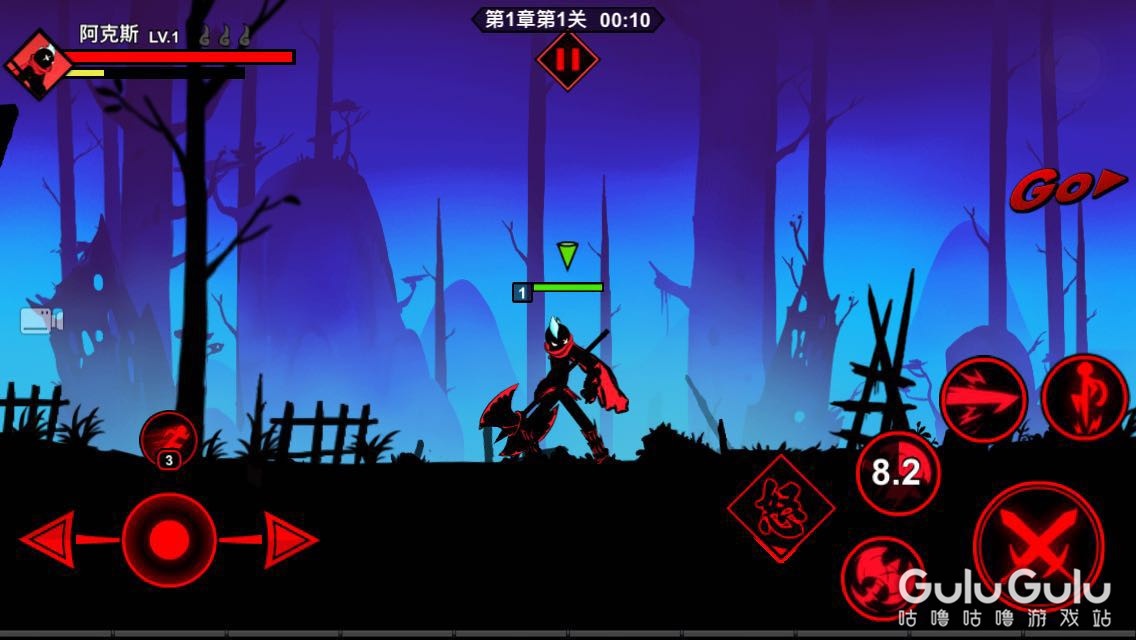Use the red sword strike skill

[x=1085, y=399]
